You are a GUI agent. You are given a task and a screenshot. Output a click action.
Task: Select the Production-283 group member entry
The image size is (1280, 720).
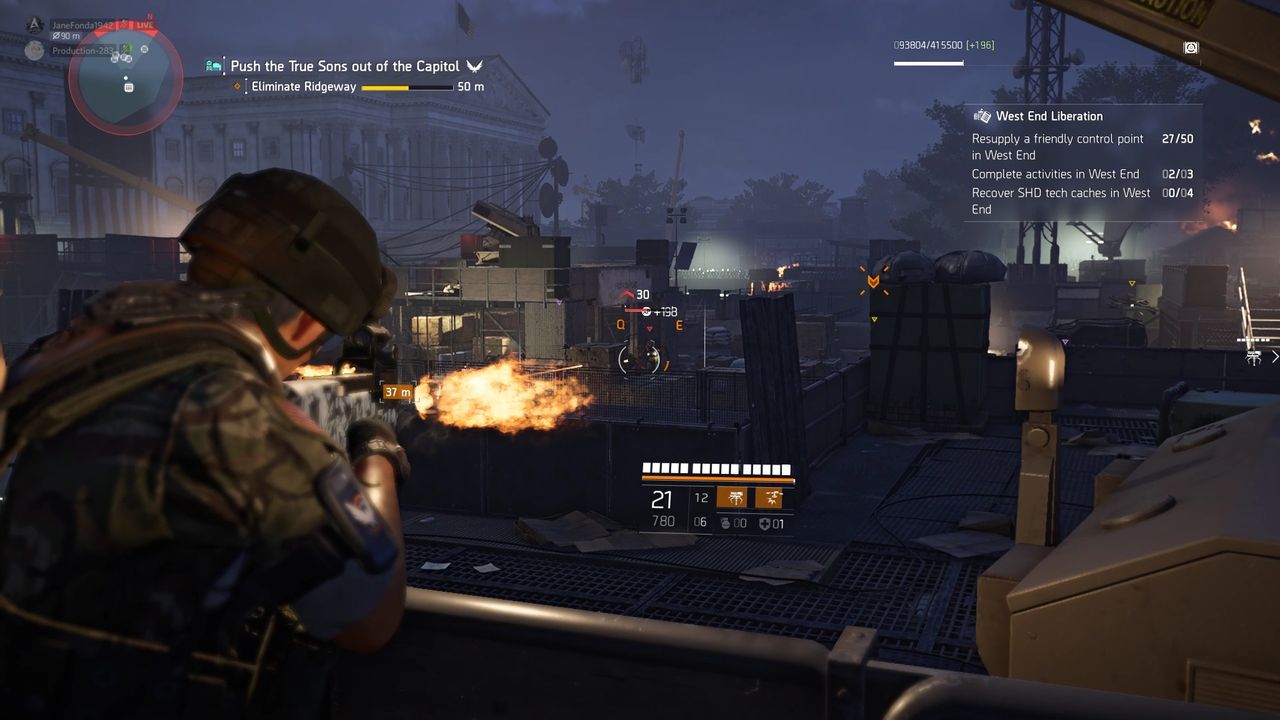coord(80,50)
